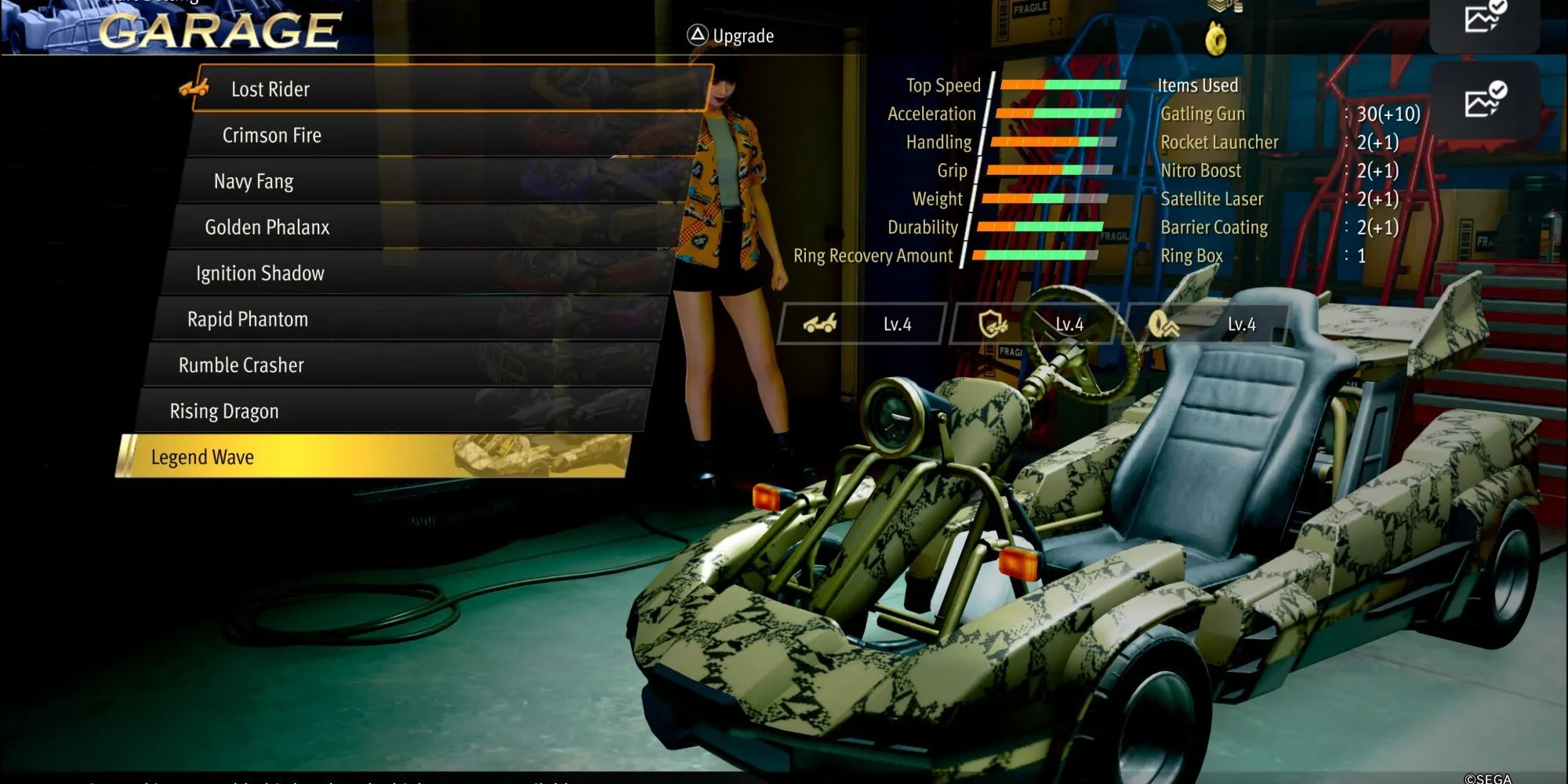Select Golden Phalanx in the list
Viewport: 1568px width, 784px height.
point(427,227)
